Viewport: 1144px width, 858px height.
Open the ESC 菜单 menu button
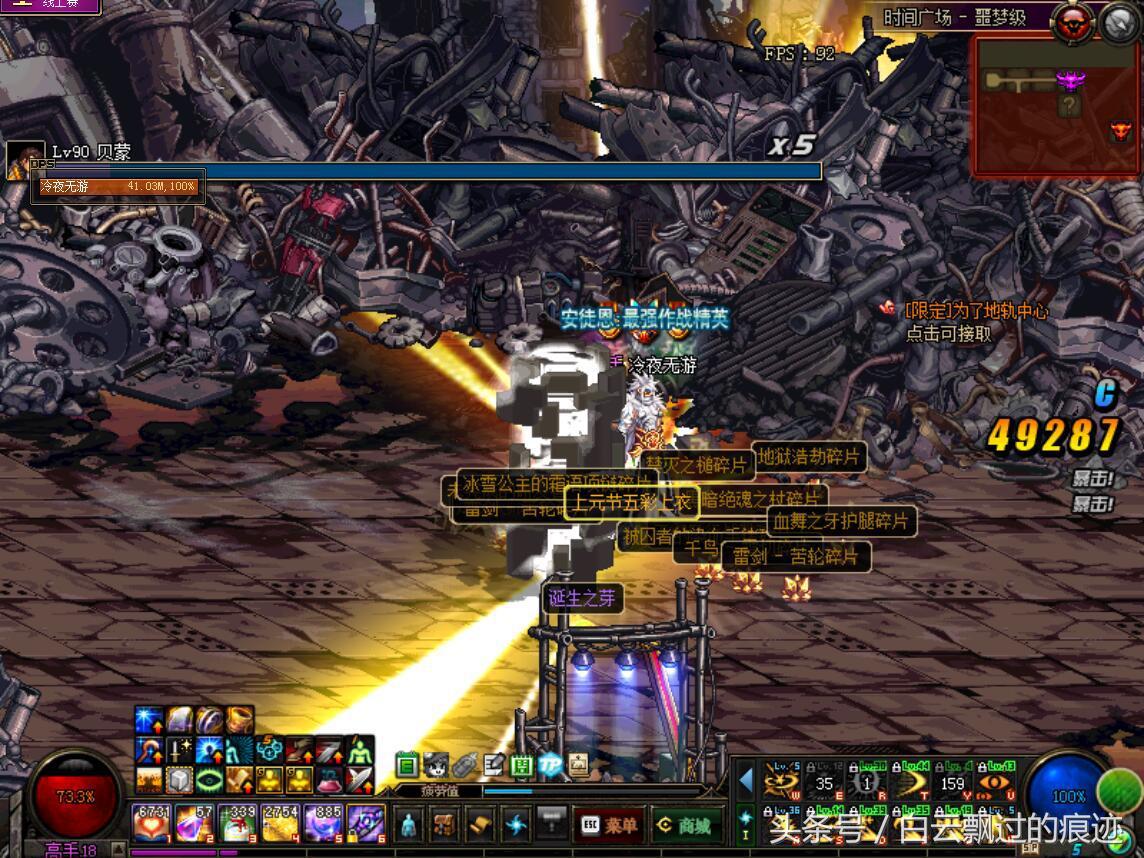[x=608, y=826]
